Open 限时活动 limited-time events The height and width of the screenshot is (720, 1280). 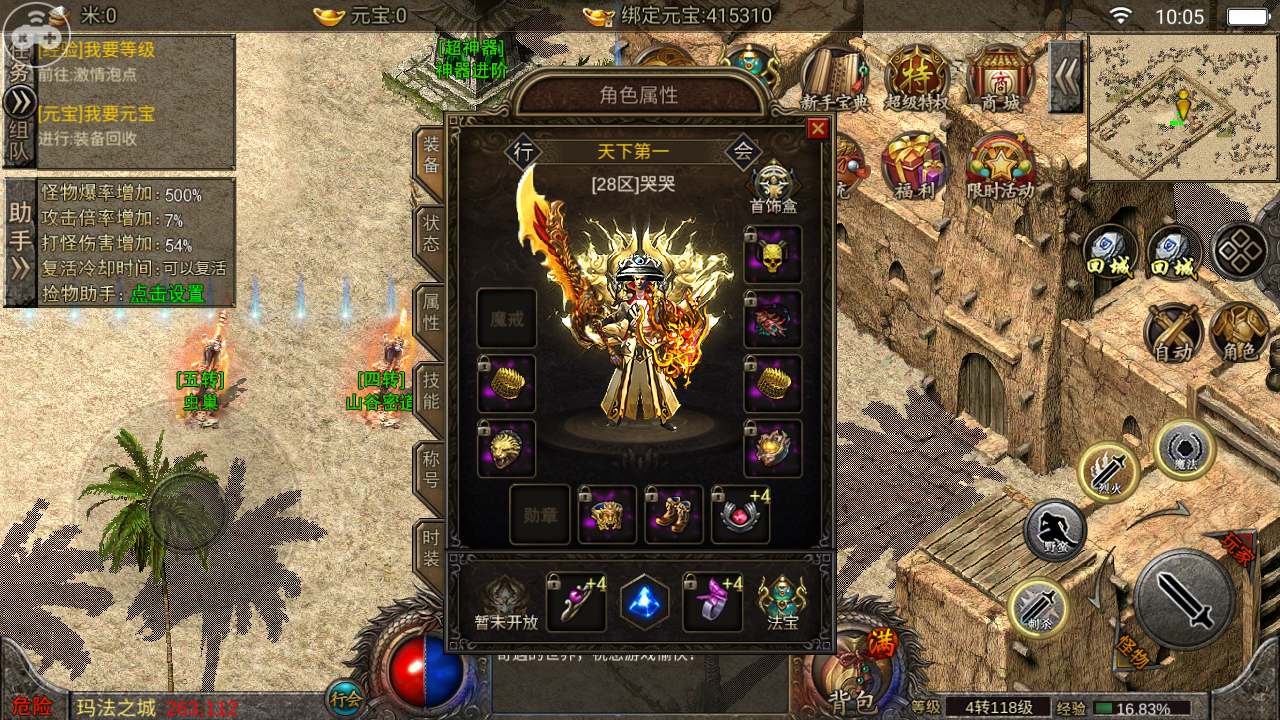(1000, 165)
